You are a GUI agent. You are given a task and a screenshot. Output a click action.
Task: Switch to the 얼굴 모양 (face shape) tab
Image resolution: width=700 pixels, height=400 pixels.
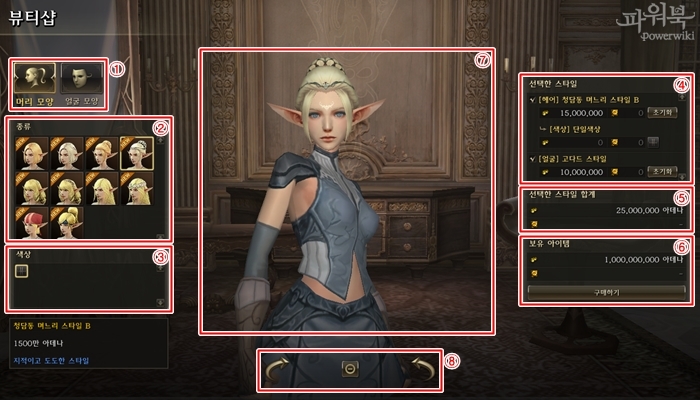point(82,80)
